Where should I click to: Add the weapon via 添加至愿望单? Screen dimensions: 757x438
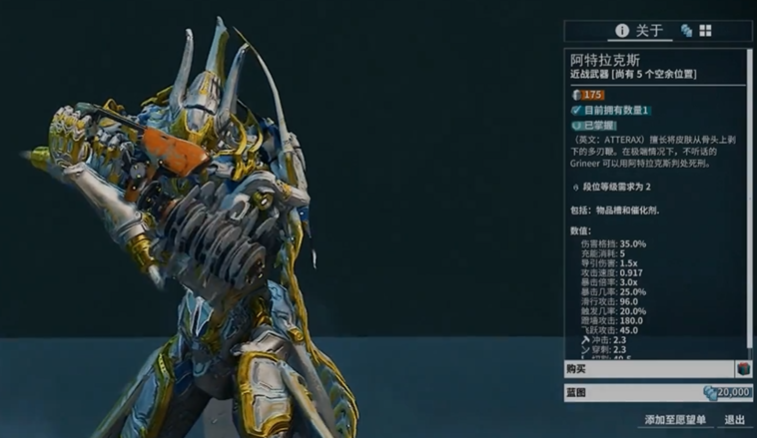(673, 420)
